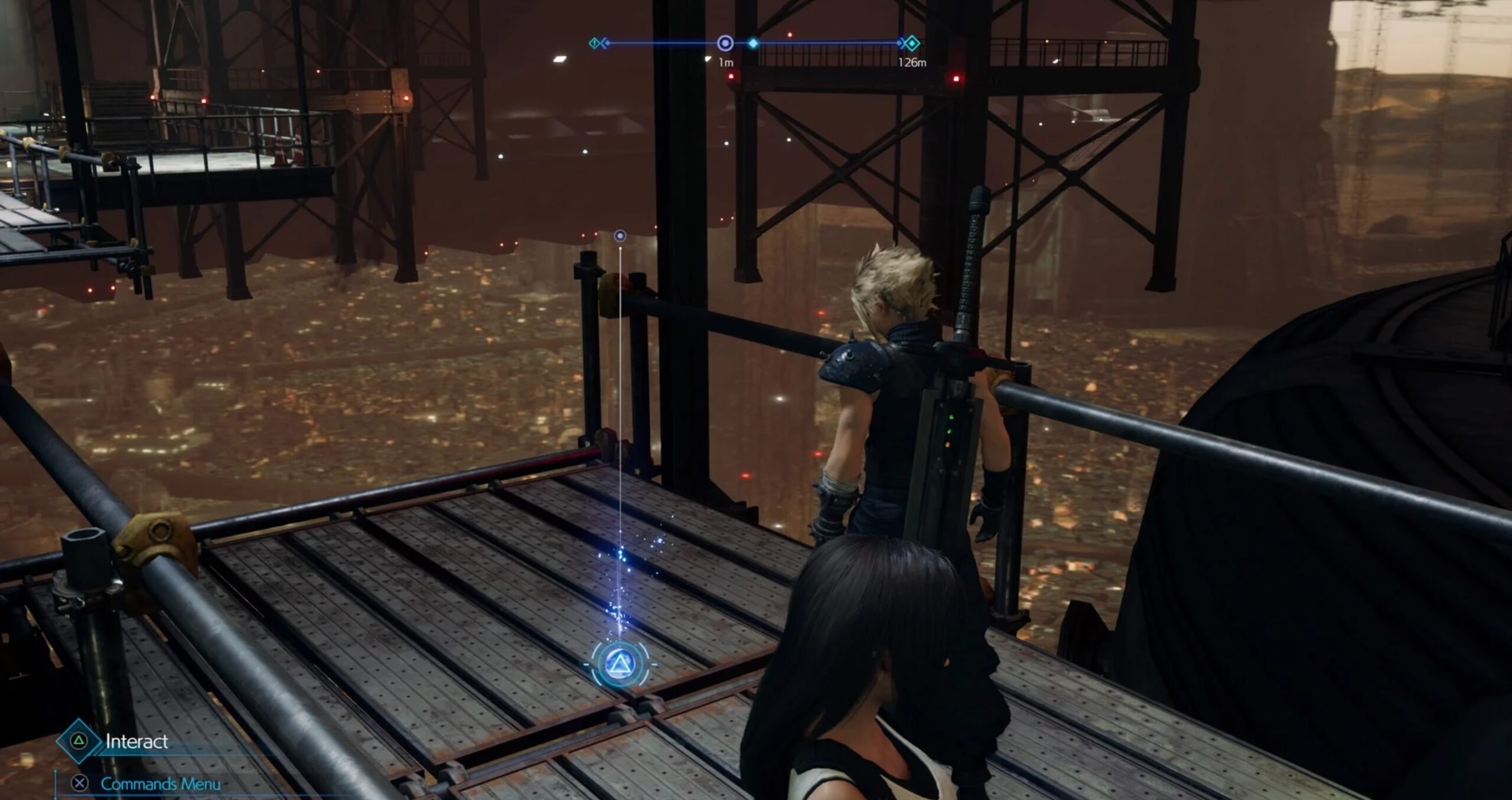Select the circle compass marker labeled 1m

coord(725,43)
